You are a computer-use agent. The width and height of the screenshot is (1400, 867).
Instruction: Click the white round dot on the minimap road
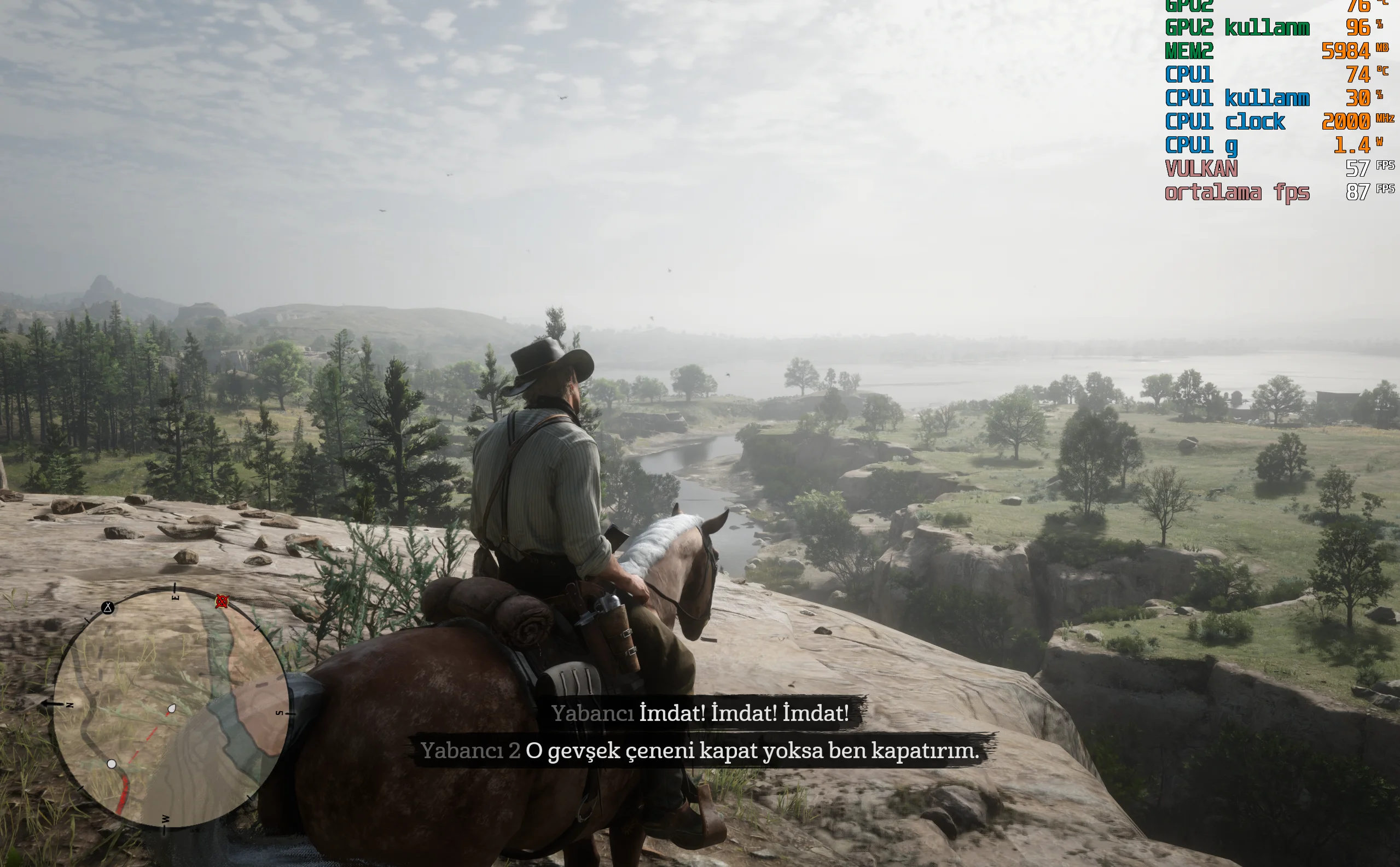point(112,764)
